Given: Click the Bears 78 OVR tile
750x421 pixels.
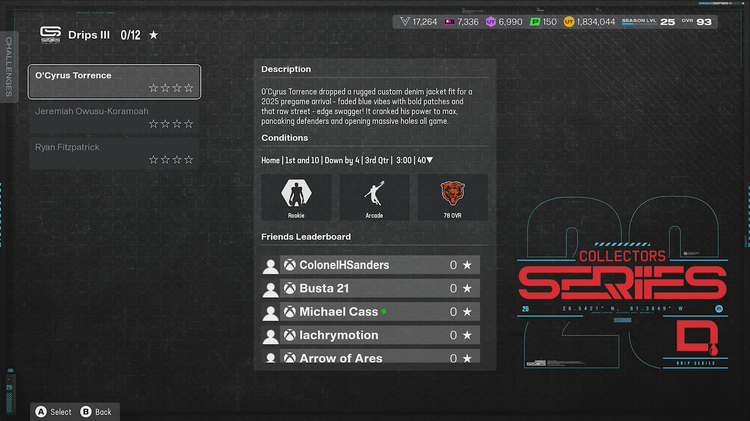Looking at the screenshot, I should pos(453,197).
